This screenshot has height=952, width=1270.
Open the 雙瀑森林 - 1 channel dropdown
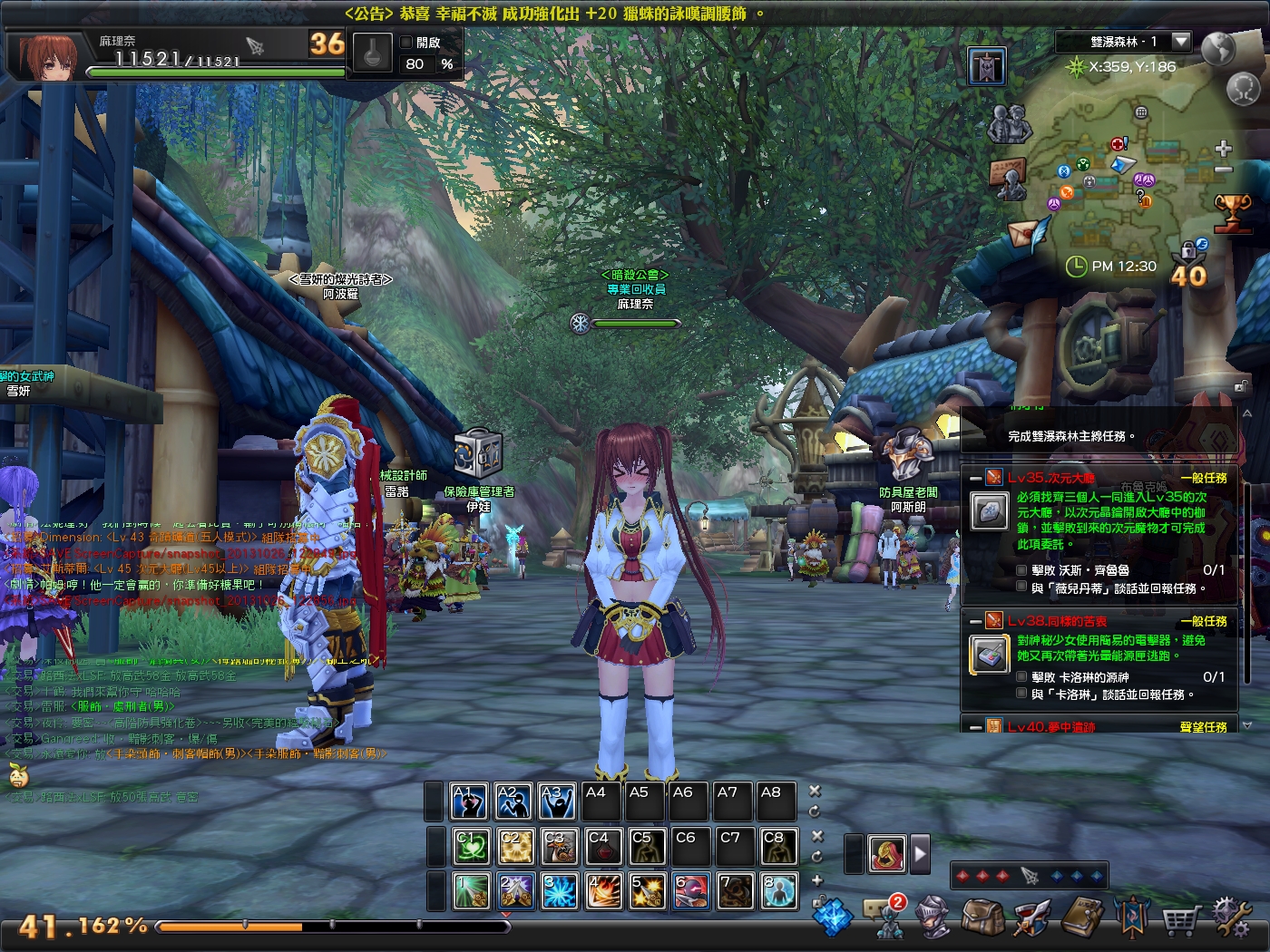pos(1180,41)
